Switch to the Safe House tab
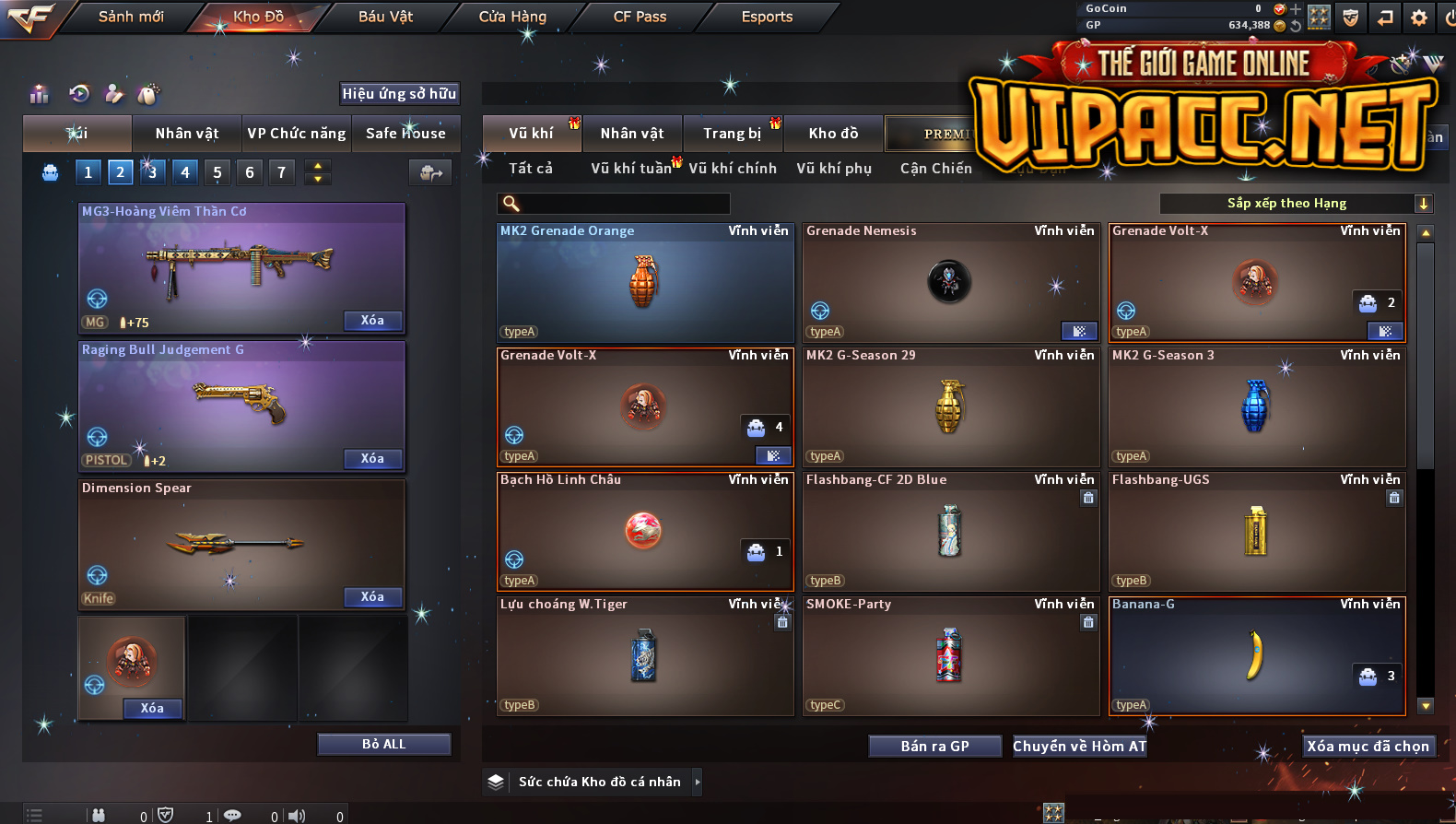Image resolution: width=1456 pixels, height=824 pixels. click(405, 134)
